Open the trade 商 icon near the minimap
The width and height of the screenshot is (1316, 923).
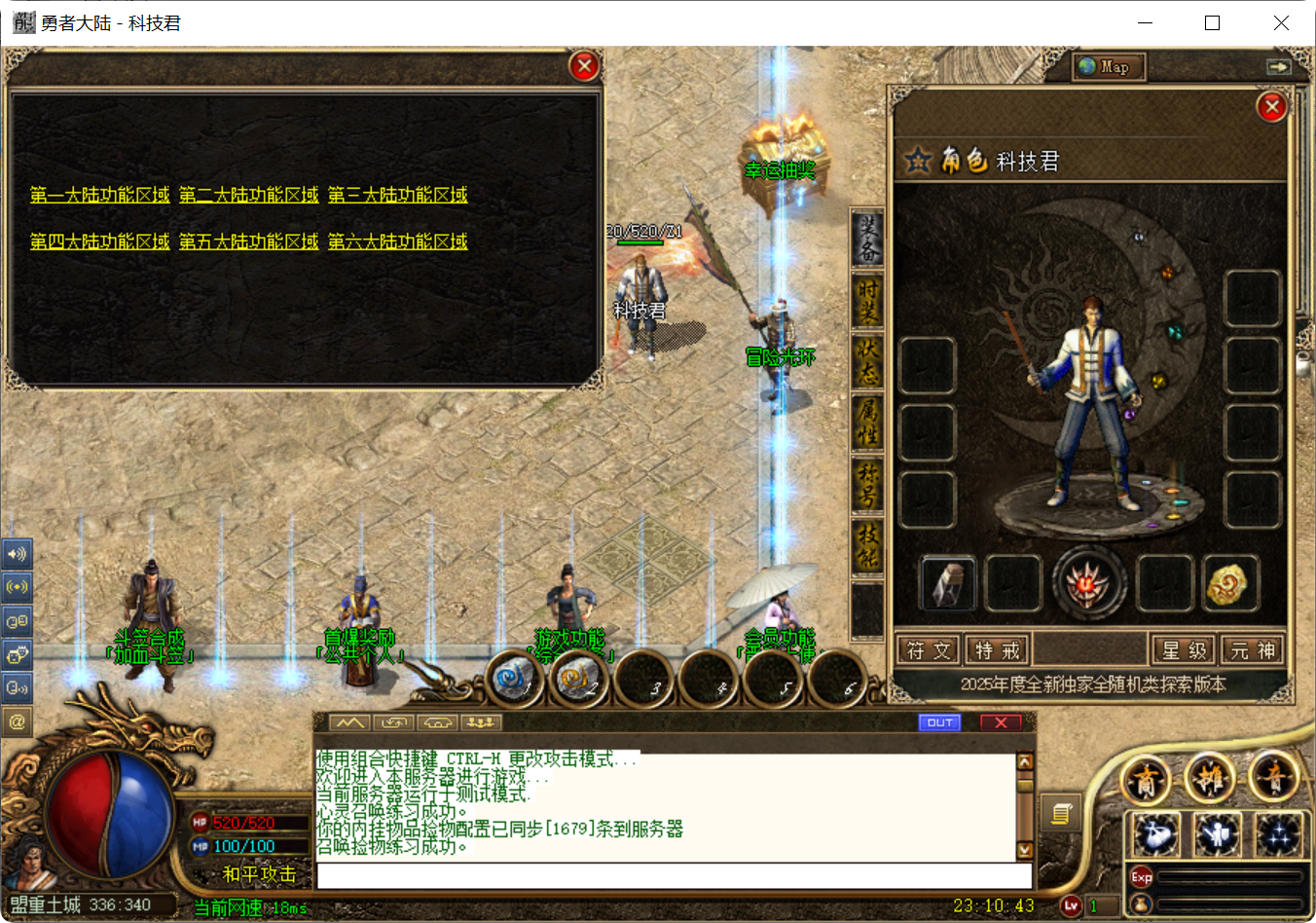[x=1146, y=779]
